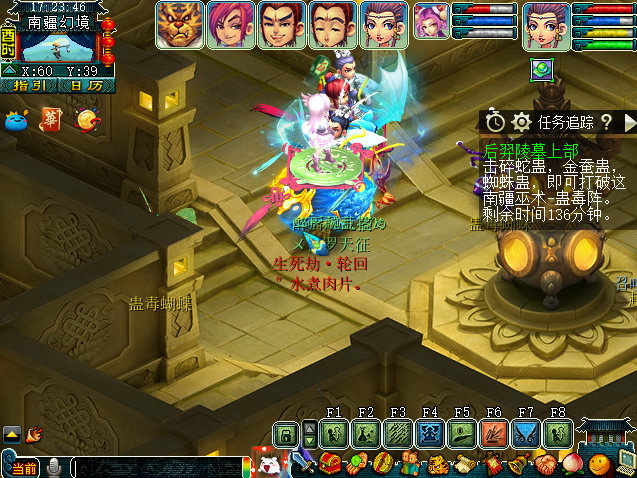
Task: Activate the F6 orange skill
Action: 494,434
